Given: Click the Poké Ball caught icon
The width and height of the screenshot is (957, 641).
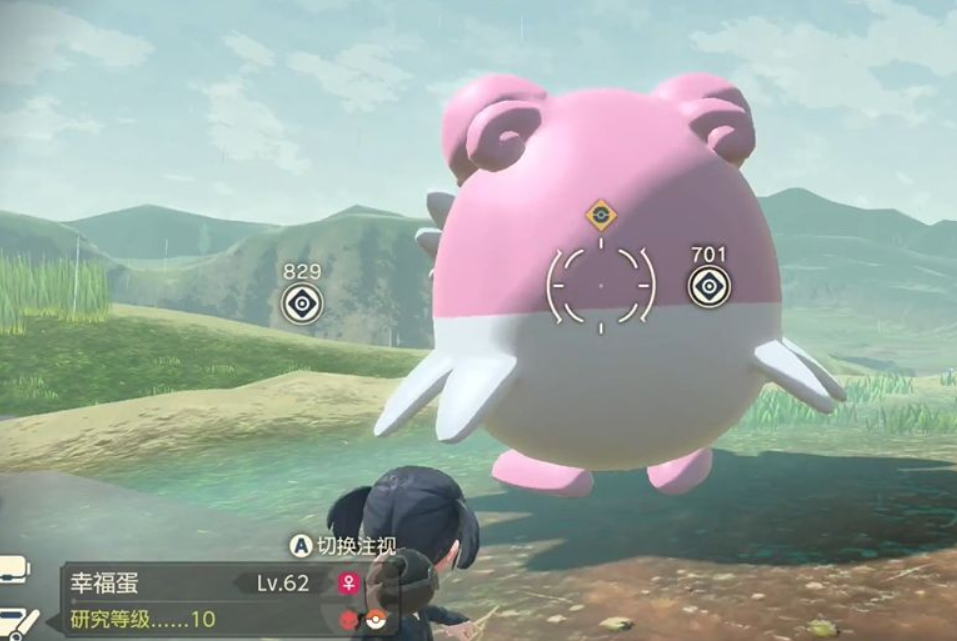Looking at the screenshot, I should tap(376, 619).
